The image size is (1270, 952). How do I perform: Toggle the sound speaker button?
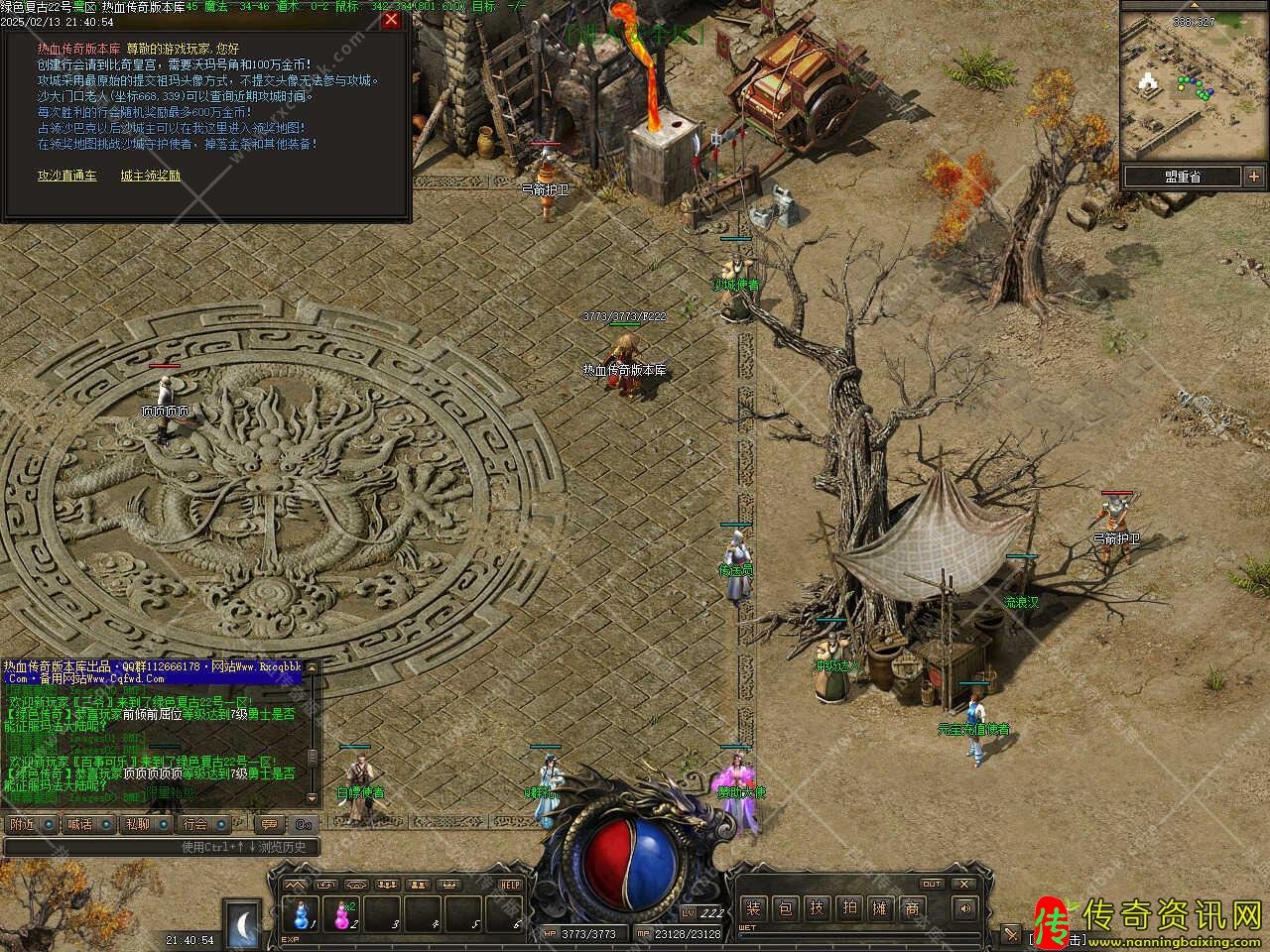(x=962, y=908)
